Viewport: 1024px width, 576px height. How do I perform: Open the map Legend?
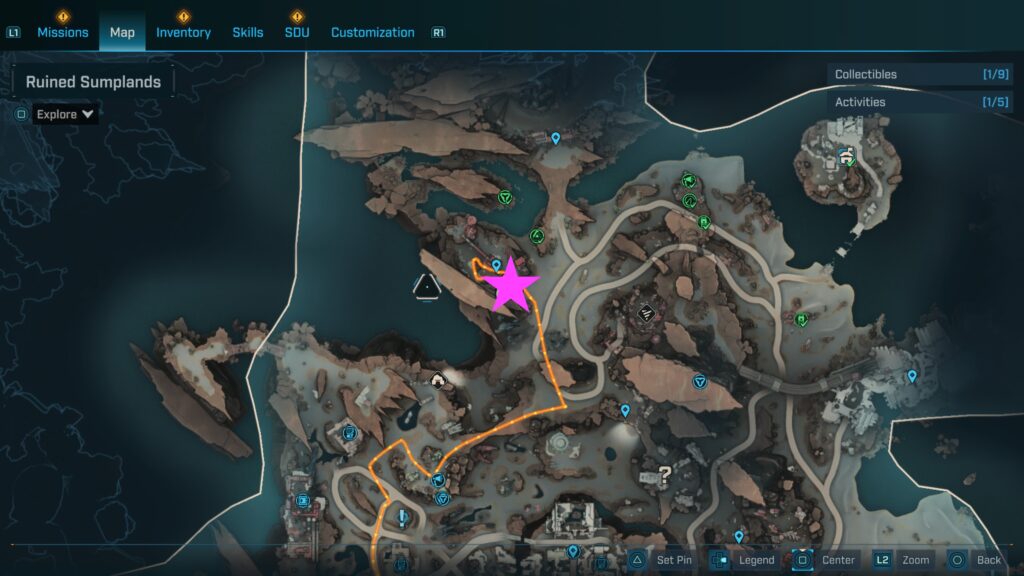744,560
